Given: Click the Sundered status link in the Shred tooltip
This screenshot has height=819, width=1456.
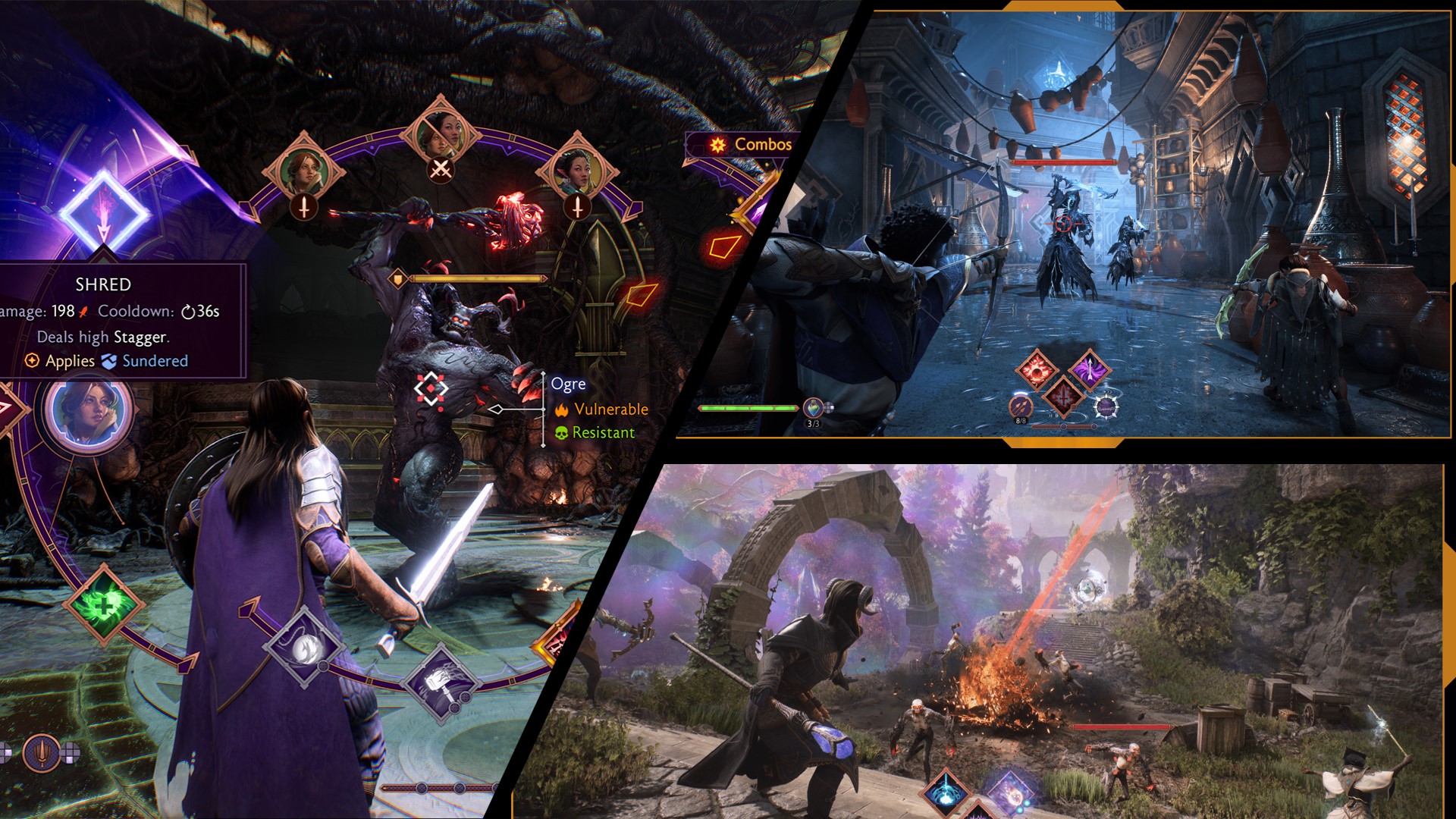Looking at the screenshot, I should pyautogui.click(x=154, y=362).
